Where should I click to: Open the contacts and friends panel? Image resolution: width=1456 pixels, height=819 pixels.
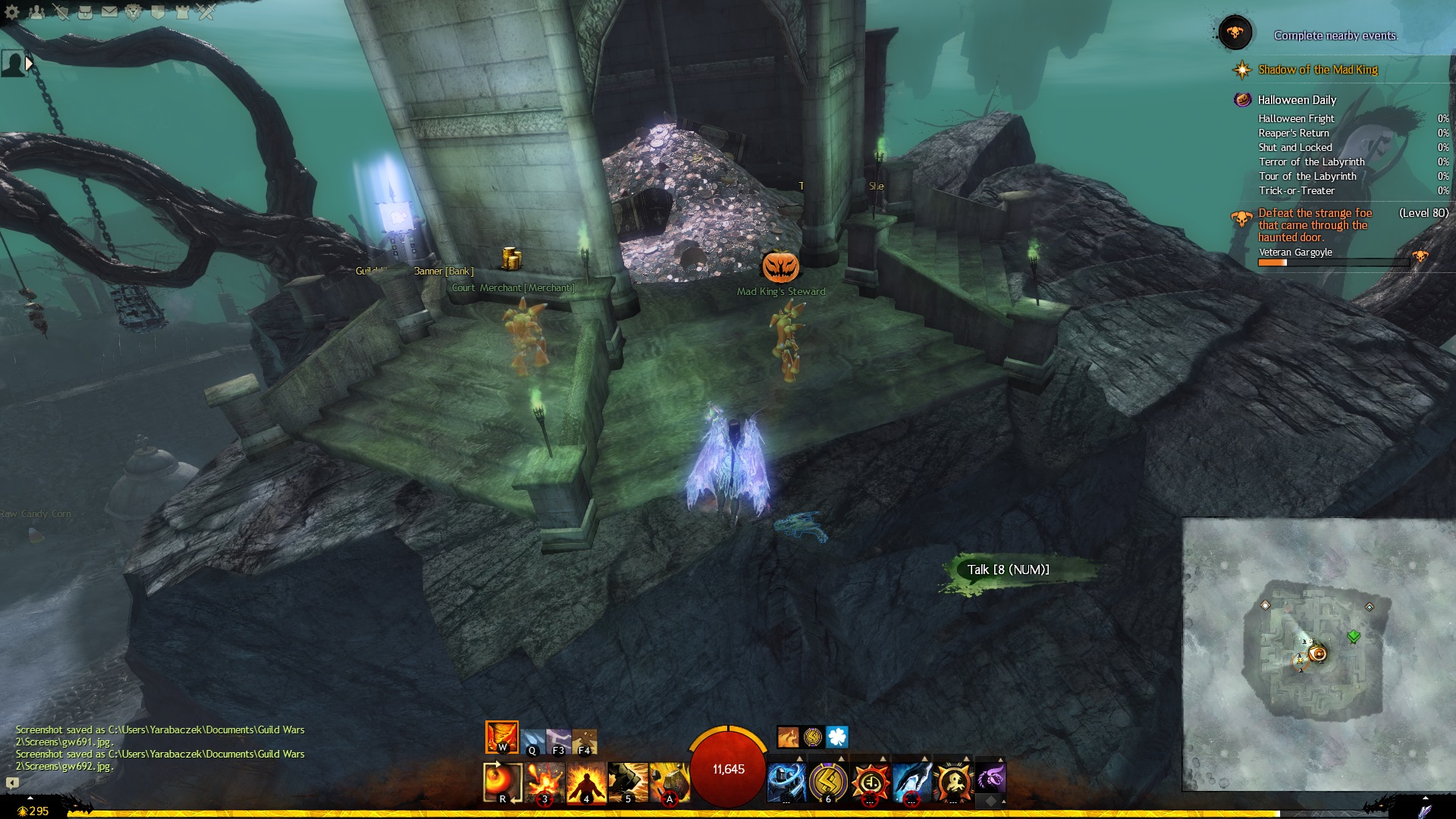[36, 12]
